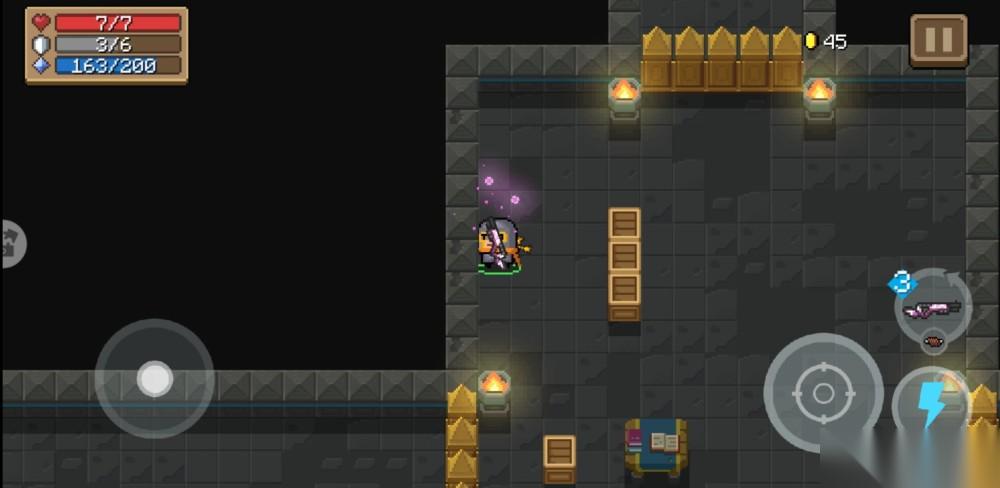
Task: Touch the virtual movement joystick
Action: 154,379
